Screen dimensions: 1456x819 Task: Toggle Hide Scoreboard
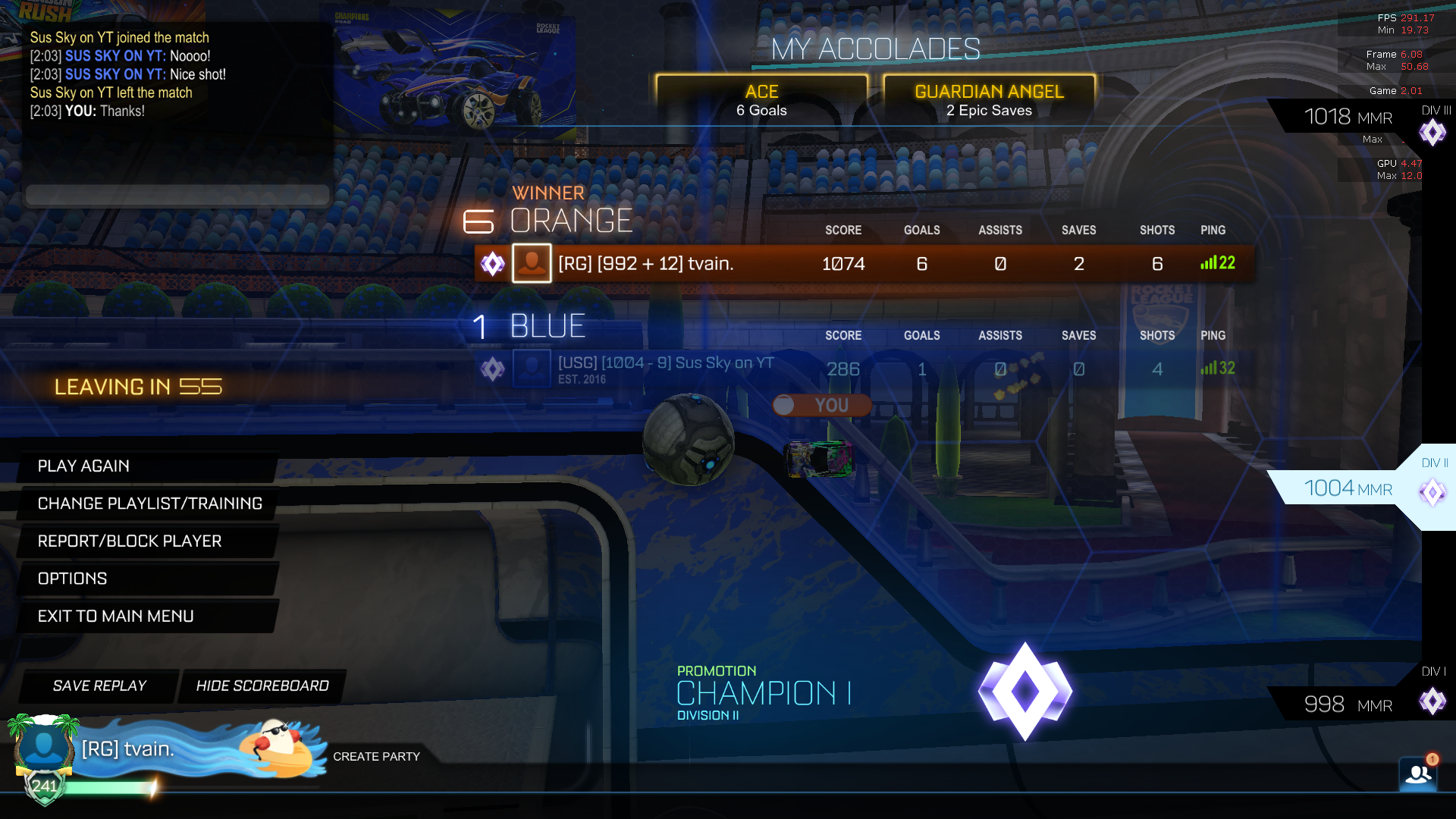click(262, 686)
